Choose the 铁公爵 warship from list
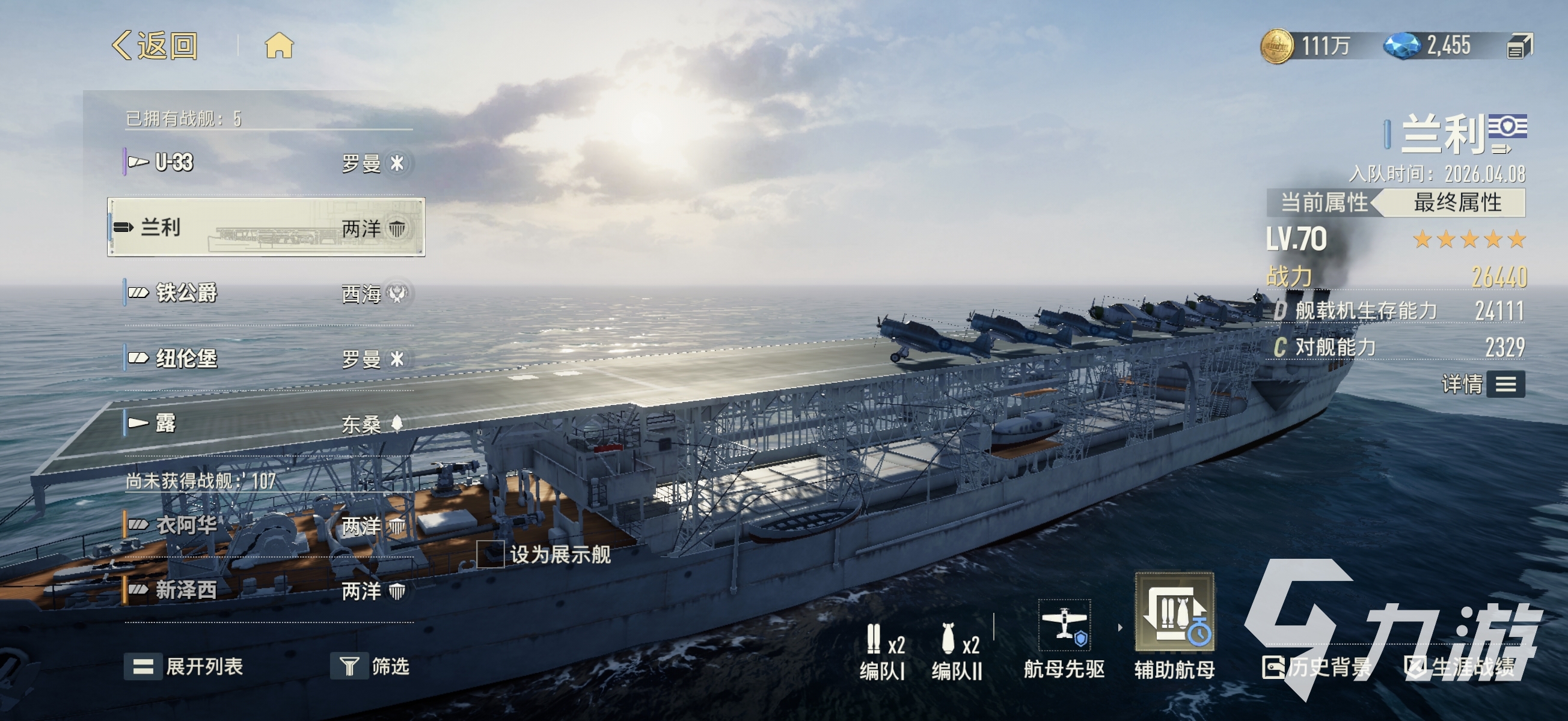This screenshot has height=721, width=1568. tap(266, 294)
